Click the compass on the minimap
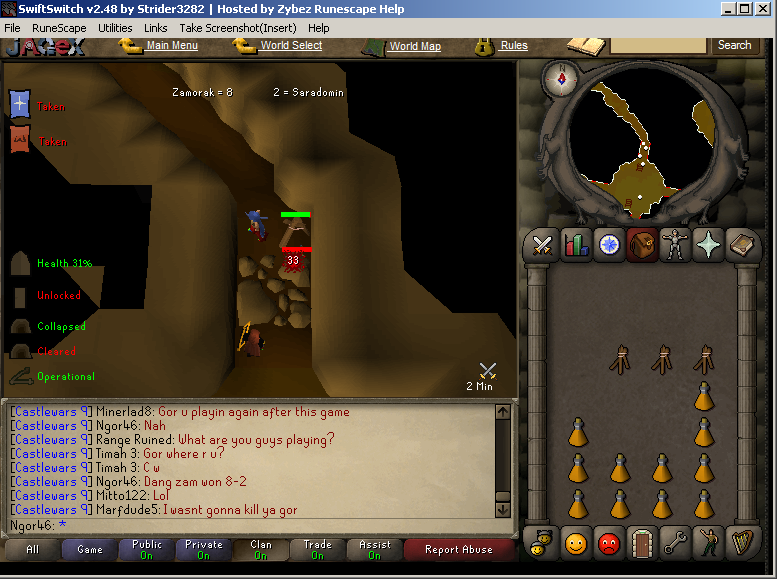 tap(562, 78)
